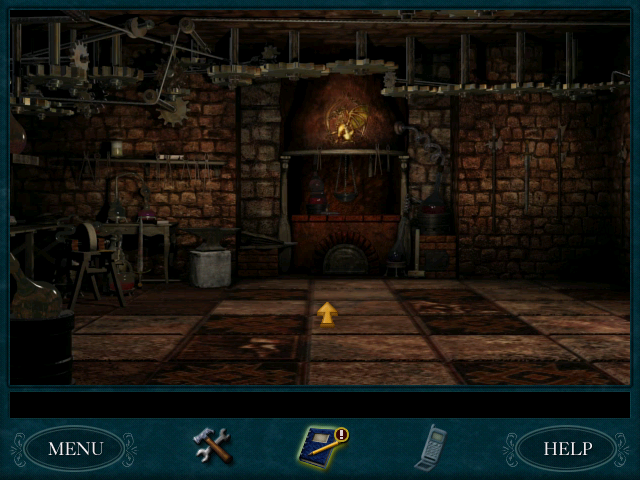Use the flip cell phone icon

point(431,446)
